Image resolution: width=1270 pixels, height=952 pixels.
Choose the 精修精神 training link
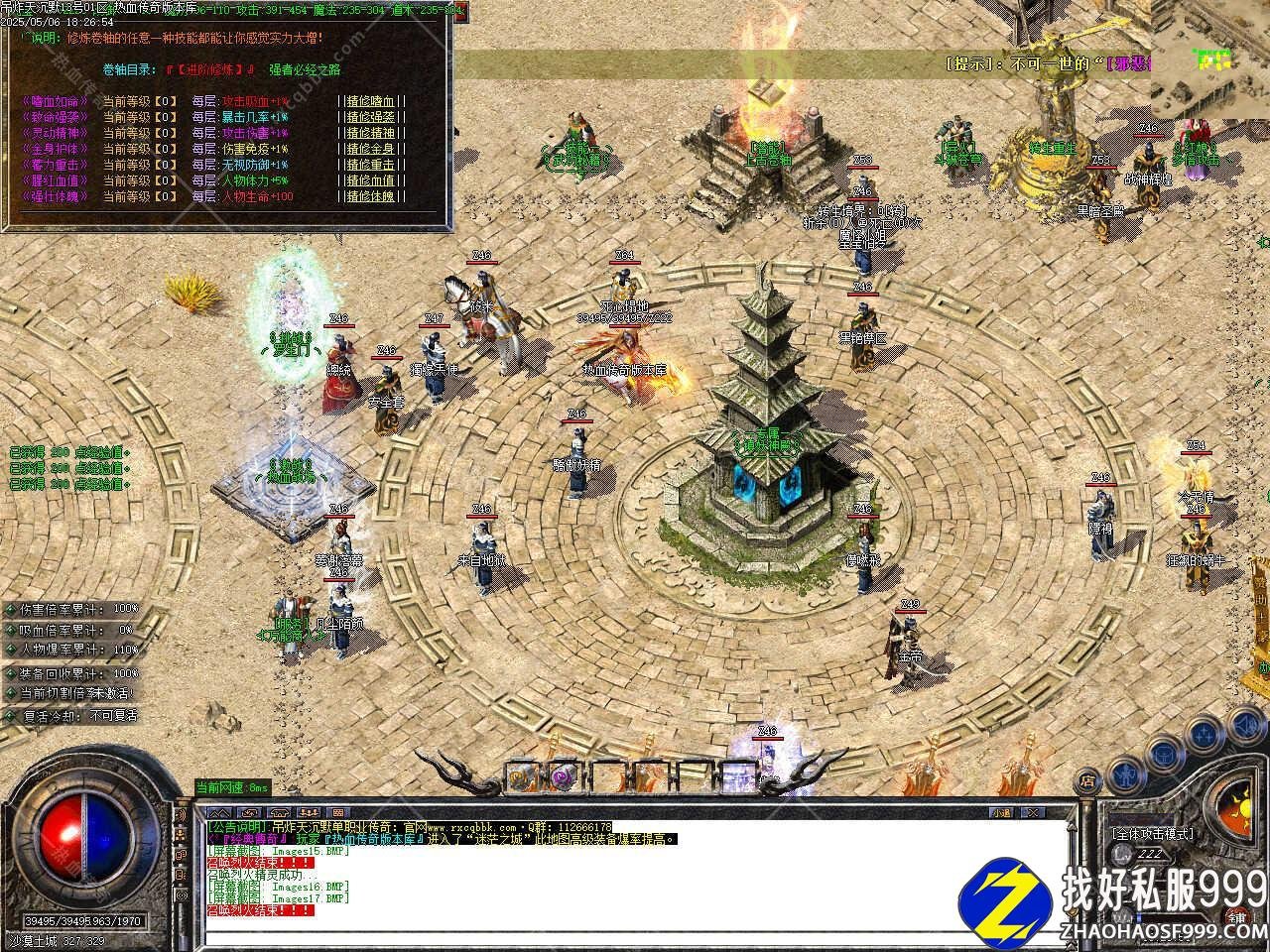click(371, 133)
